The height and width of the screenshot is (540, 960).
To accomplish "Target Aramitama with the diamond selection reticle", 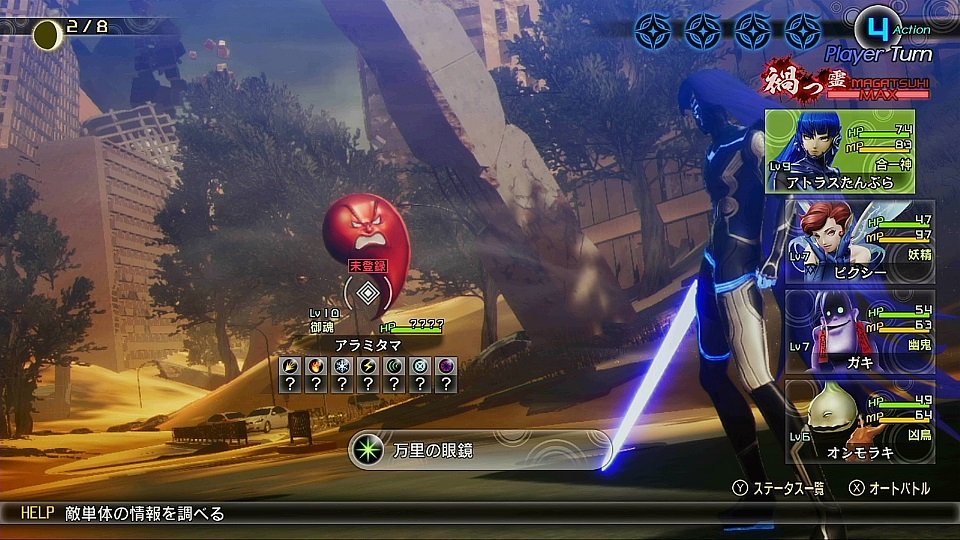I will click(x=368, y=293).
